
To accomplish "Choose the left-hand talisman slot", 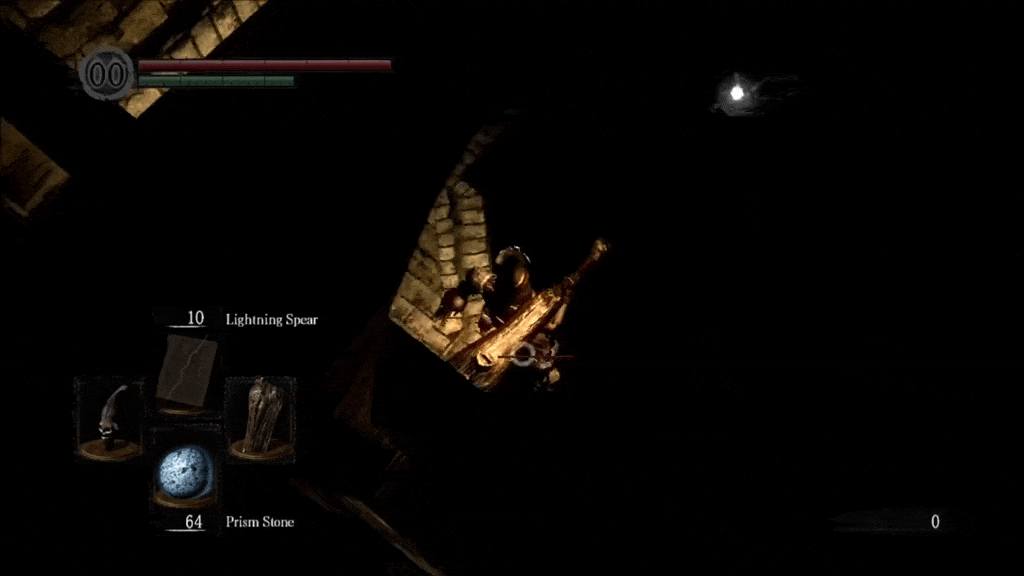I will tap(109, 418).
